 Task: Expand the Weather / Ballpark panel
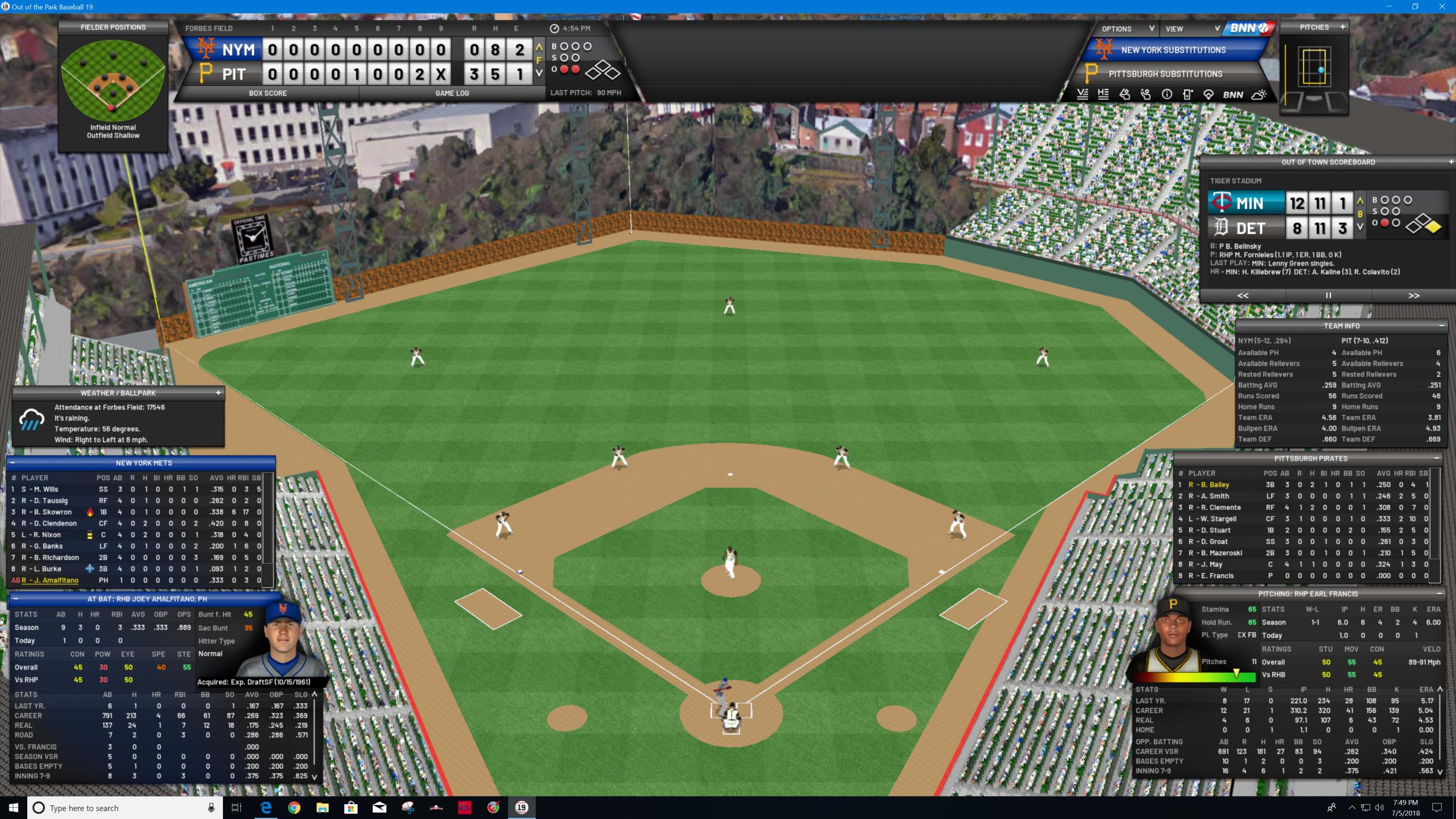click(x=218, y=393)
